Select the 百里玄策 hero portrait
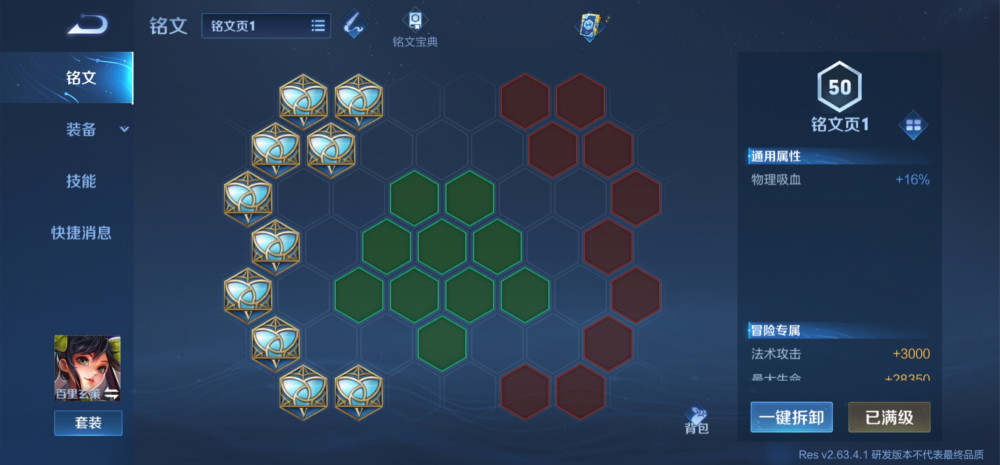The width and height of the screenshot is (1000, 465). 87,368
